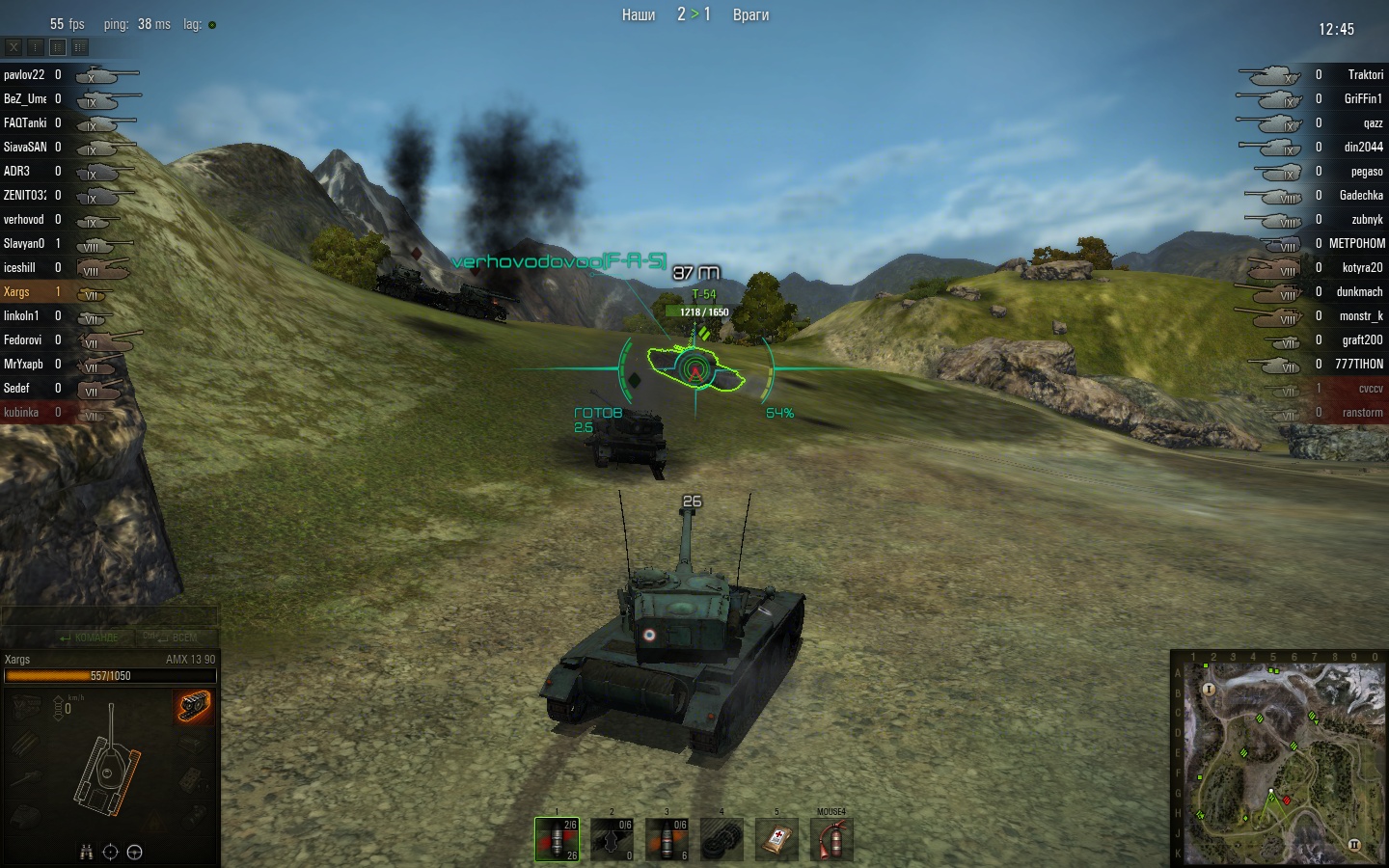This screenshot has height=868, width=1389.
Task: Click the crosshair icon in damage panel
Action: coord(110,852)
